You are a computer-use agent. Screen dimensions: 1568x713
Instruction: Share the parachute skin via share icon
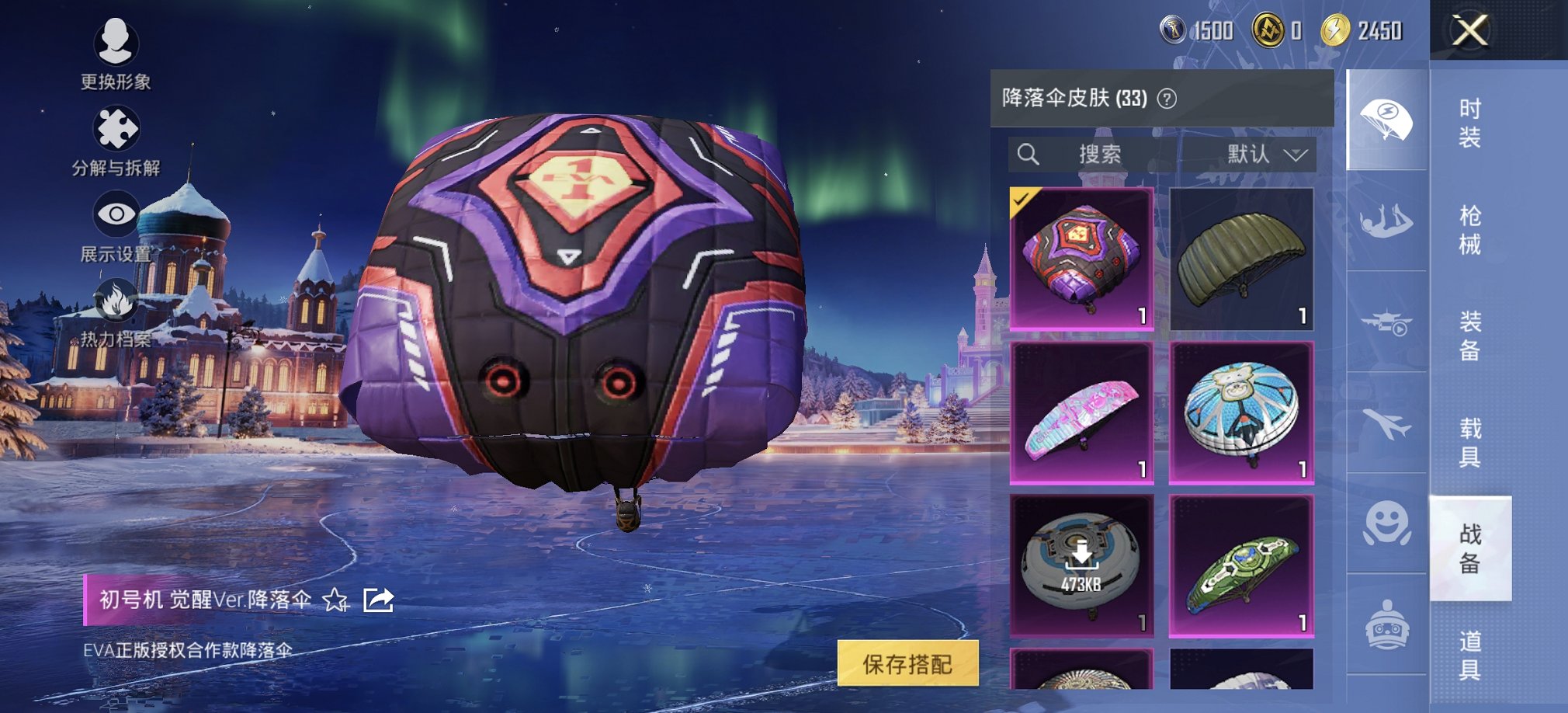379,600
